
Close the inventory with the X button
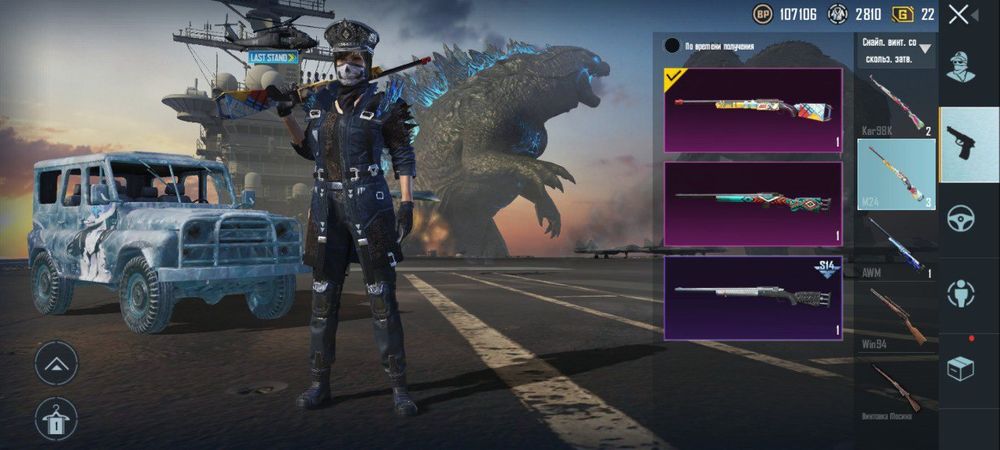[x=959, y=14]
